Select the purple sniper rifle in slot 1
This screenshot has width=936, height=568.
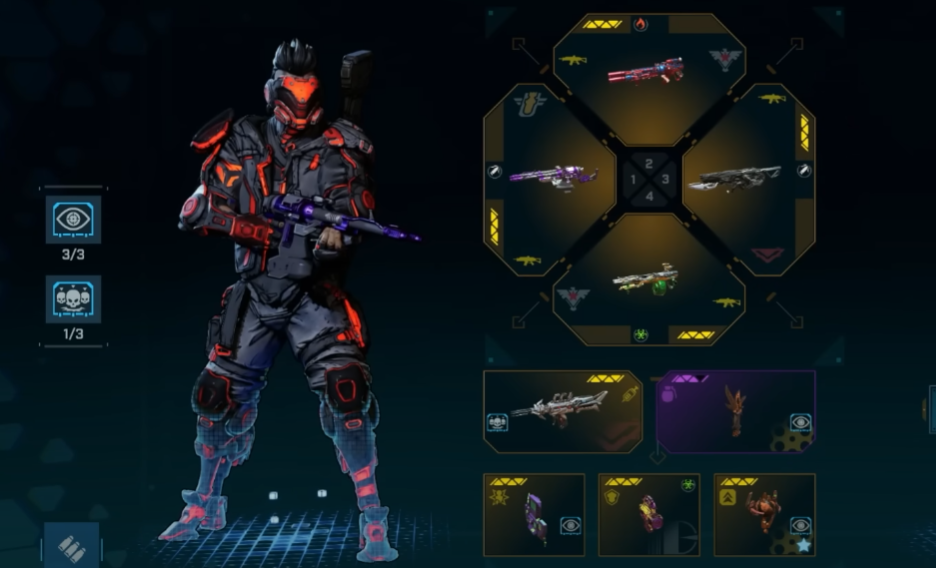pos(553,177)
